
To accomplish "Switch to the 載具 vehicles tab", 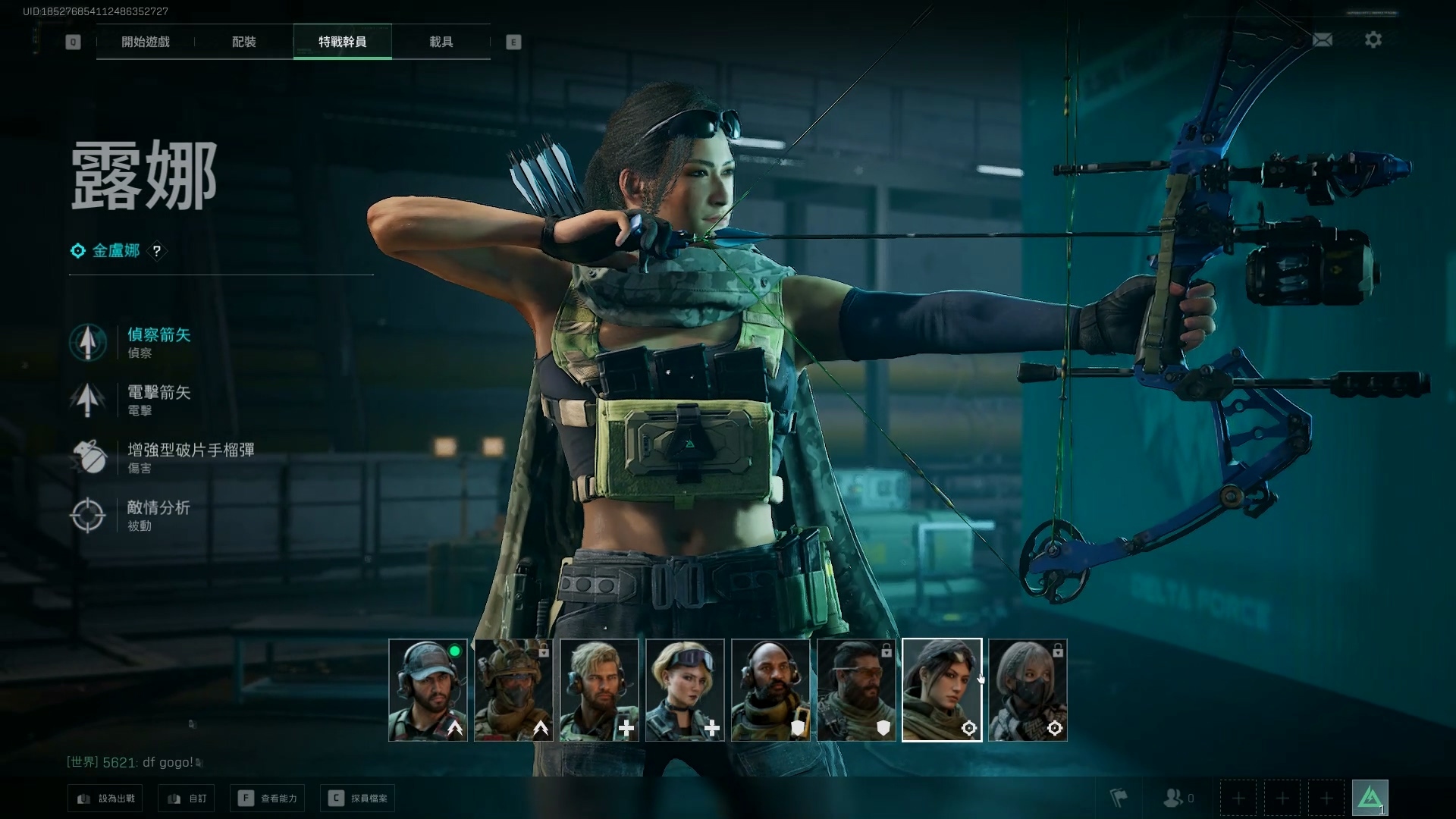I will point(441,42).
